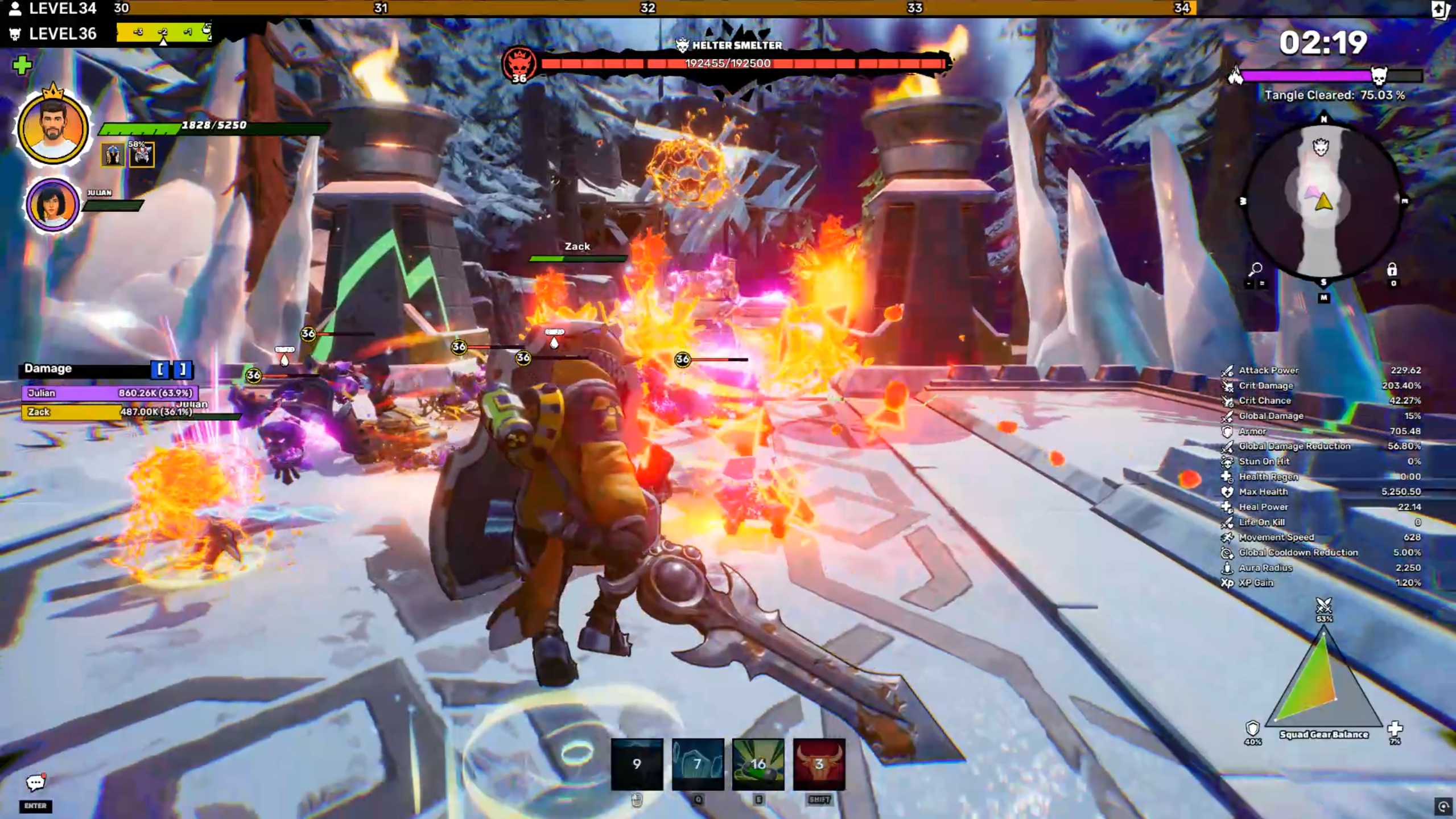This screenshot has height=819, width=1456.
Task: Toggle the minimap padlock icon
Action: [x=1392, y=270]
